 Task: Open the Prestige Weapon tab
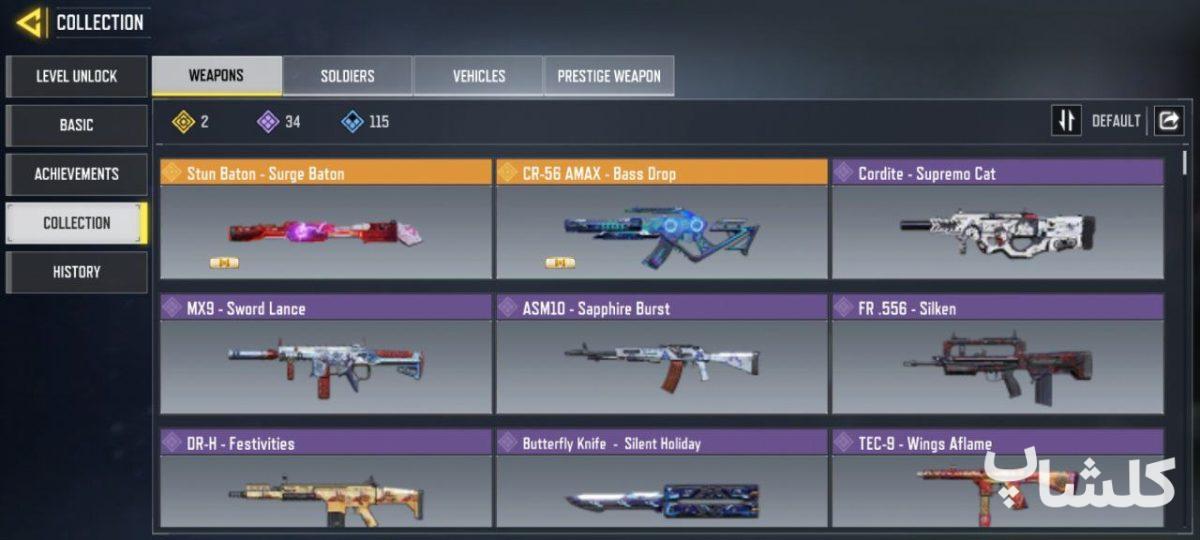(608, 76)
